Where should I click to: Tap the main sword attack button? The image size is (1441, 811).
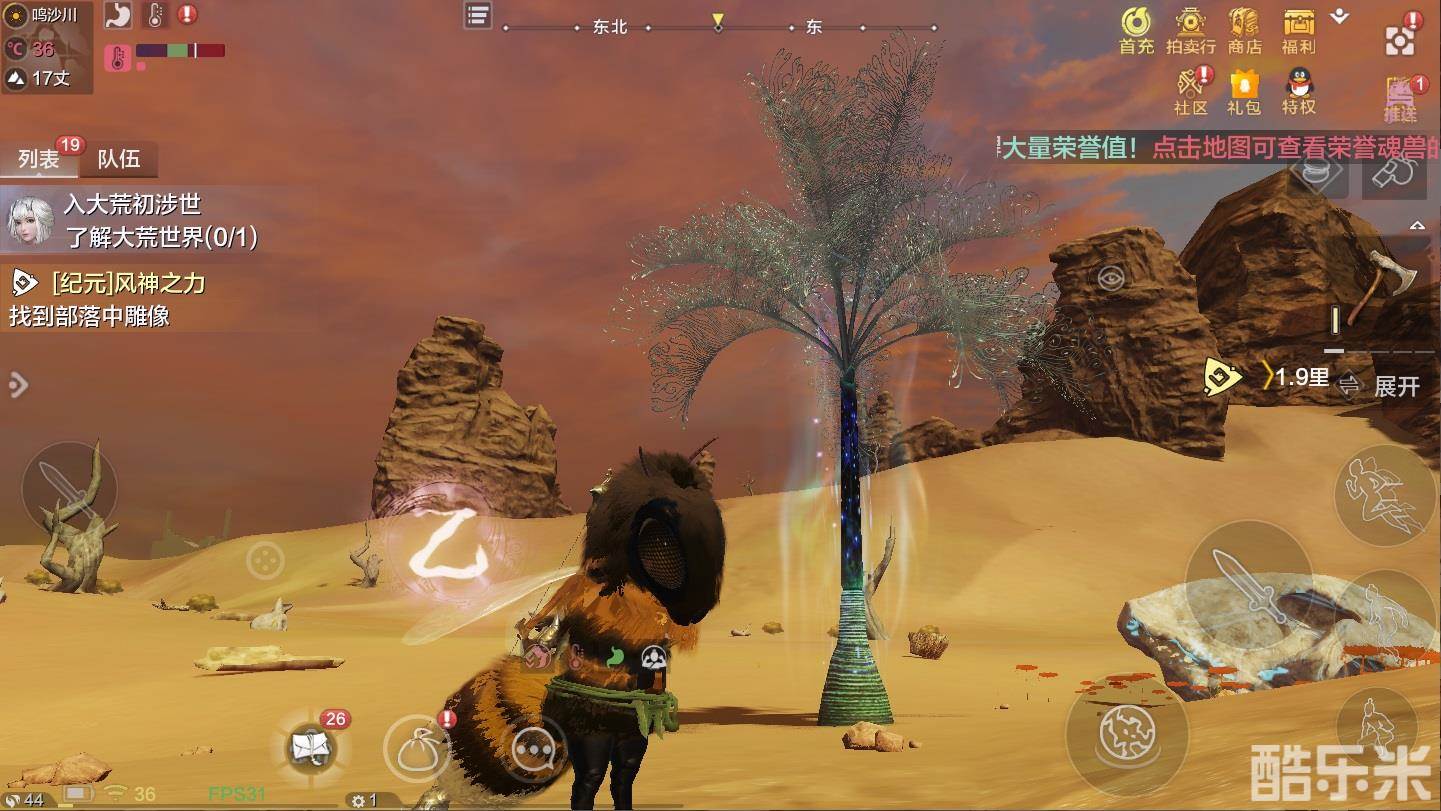point(1247,583)
